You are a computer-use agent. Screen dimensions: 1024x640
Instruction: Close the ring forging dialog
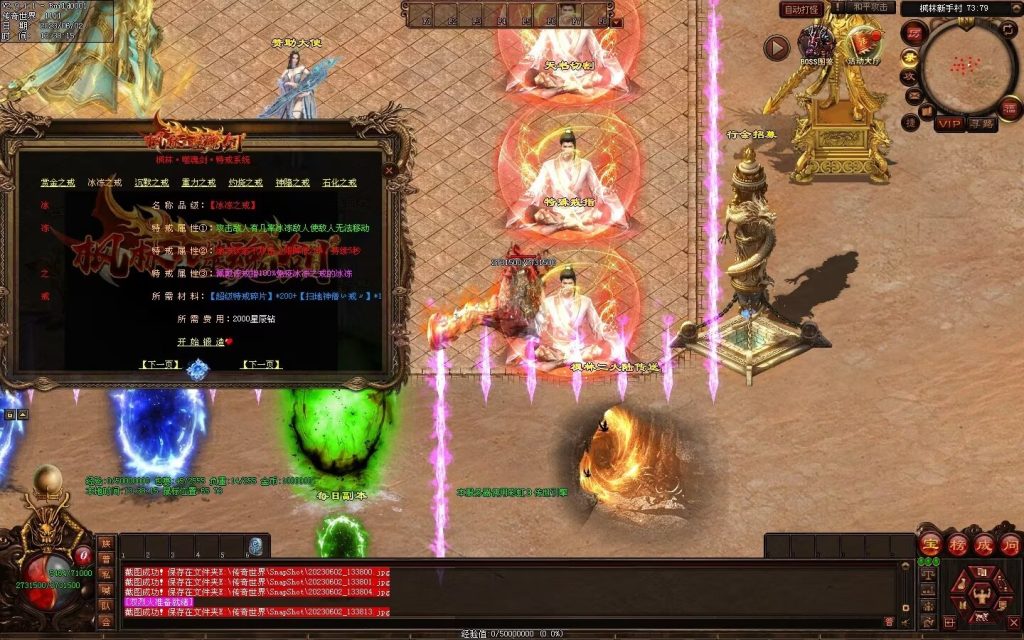(x=389, y=170)
